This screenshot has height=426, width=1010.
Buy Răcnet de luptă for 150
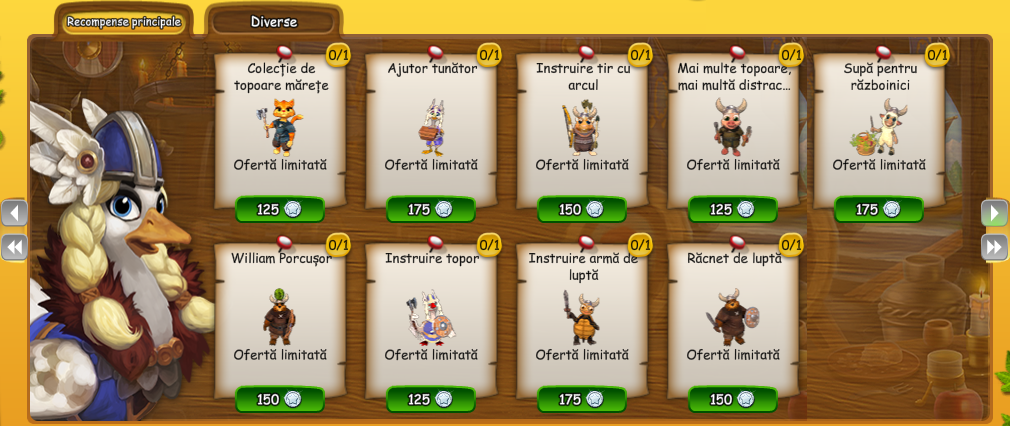point(733,399)
